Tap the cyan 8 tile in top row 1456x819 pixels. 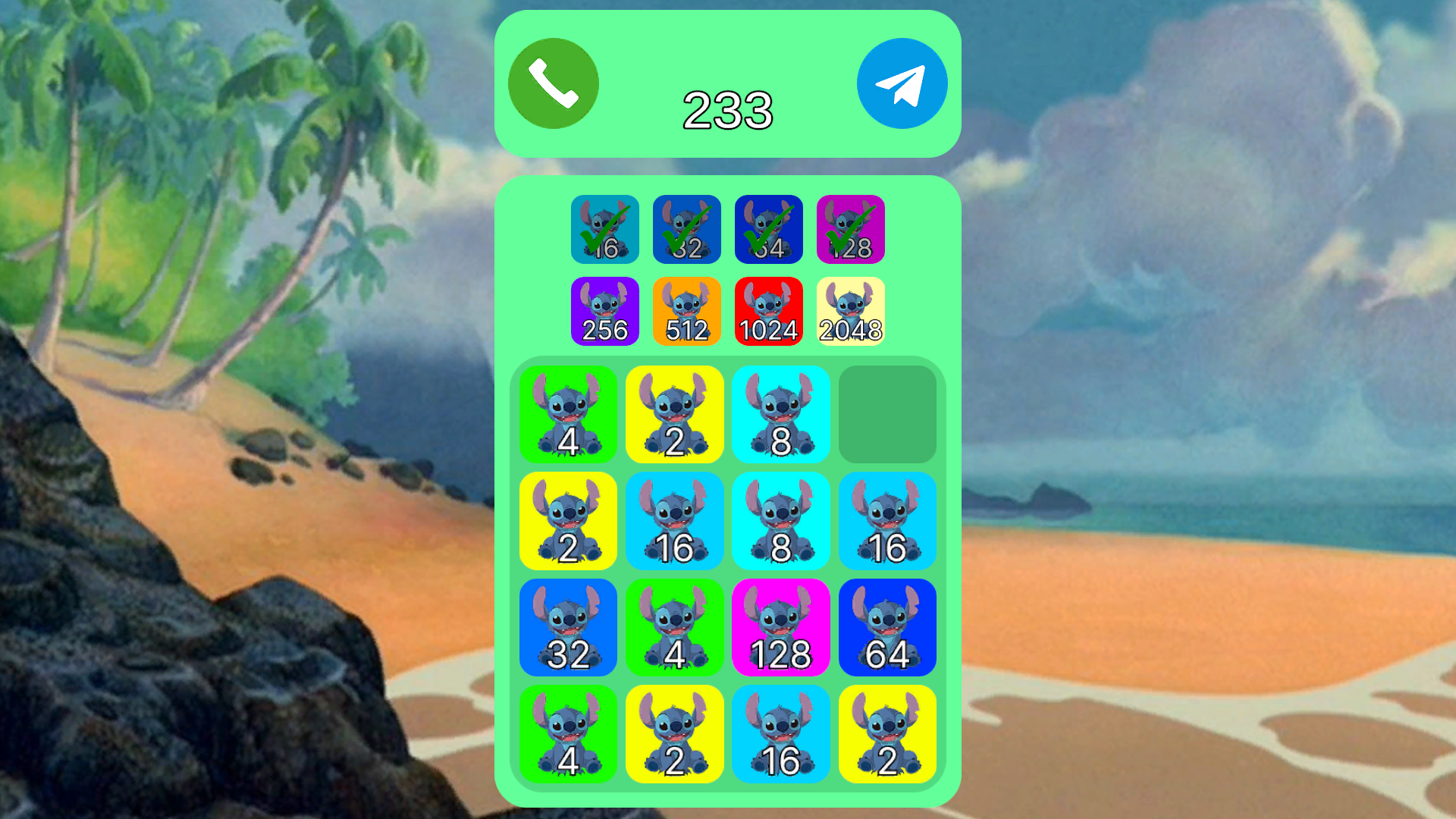(782, 415)
